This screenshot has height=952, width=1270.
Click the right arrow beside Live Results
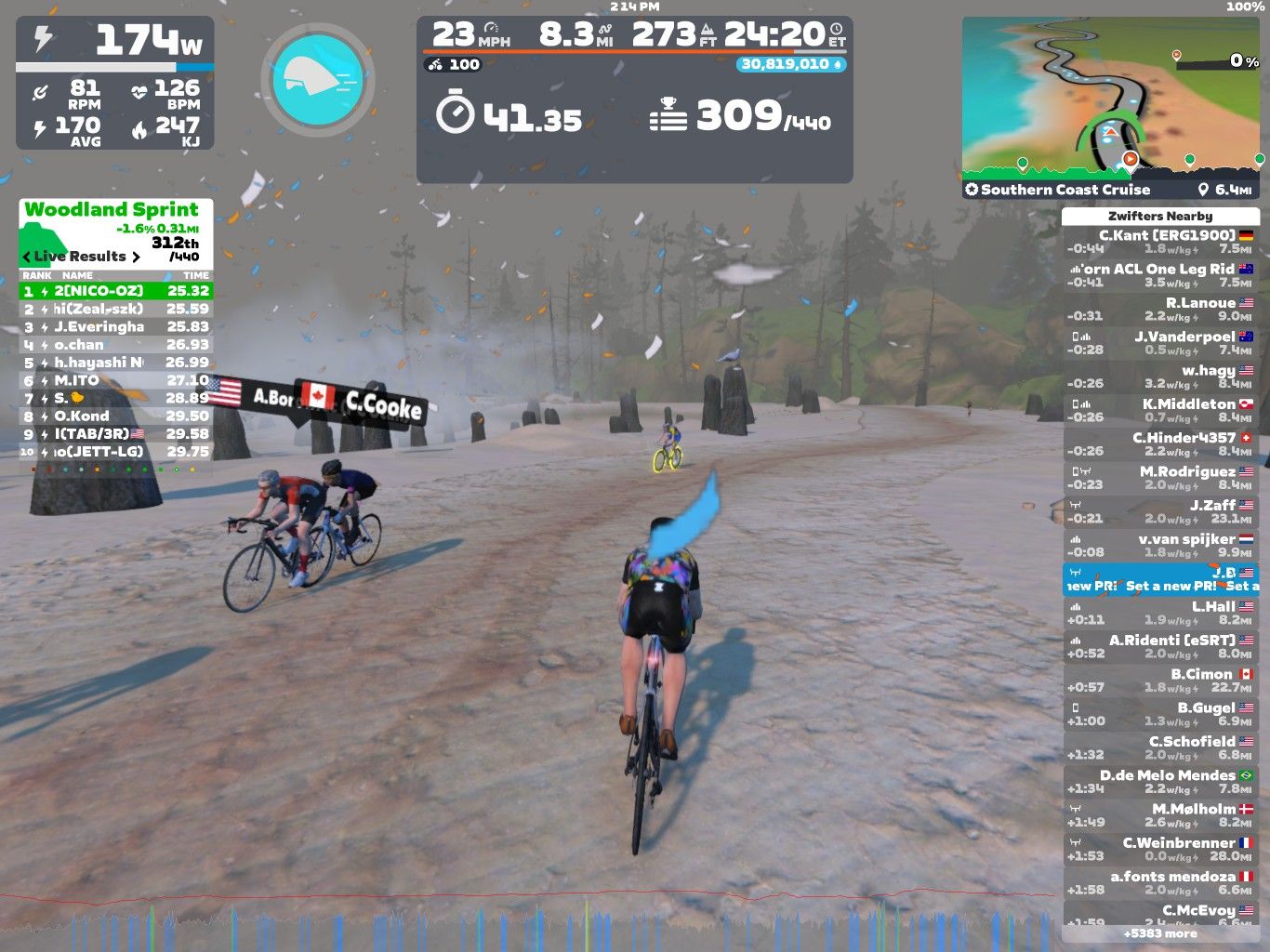(x=136, y=257)
